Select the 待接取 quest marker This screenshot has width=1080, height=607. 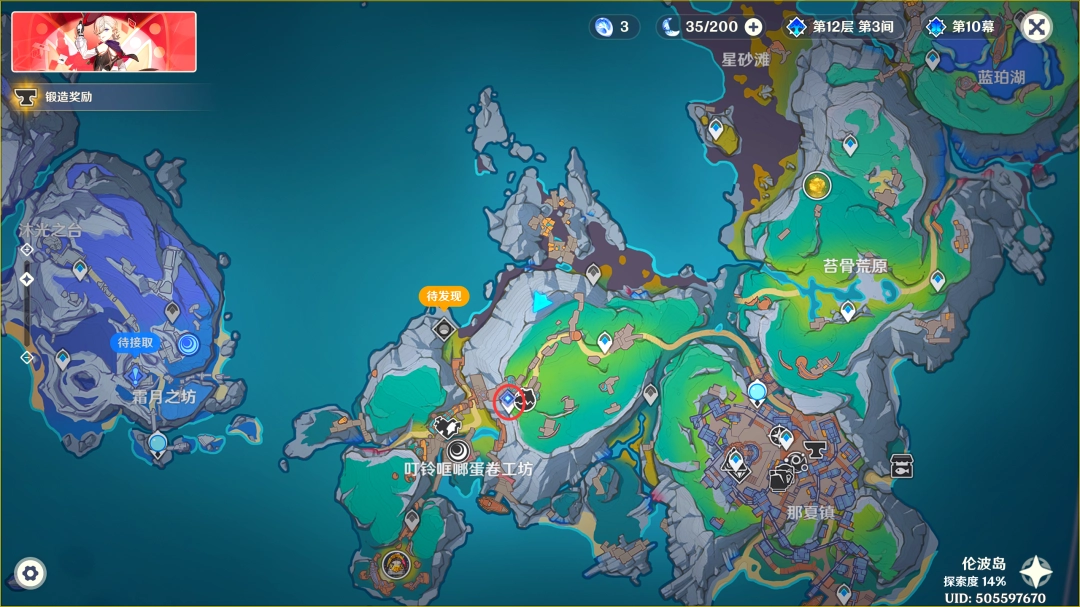[x=188, y=345]
